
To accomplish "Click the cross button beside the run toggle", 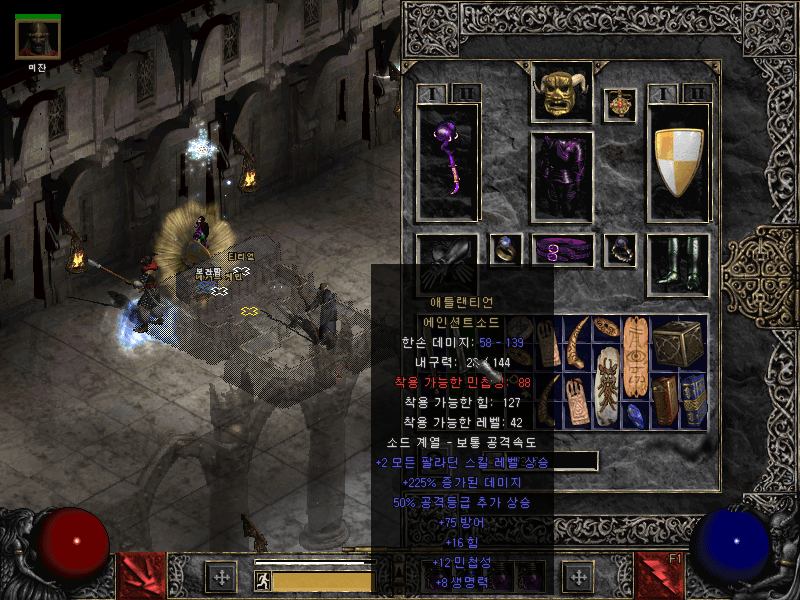I will (x=220, y=578).
